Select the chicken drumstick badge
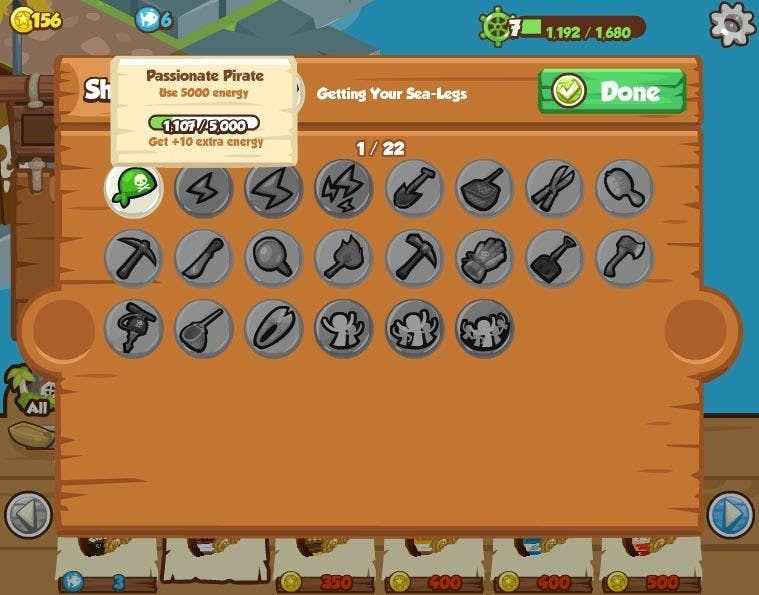Image resolution: width=759 pixels, height=595 pixels. pyautogui.click(x=625, y=189)
